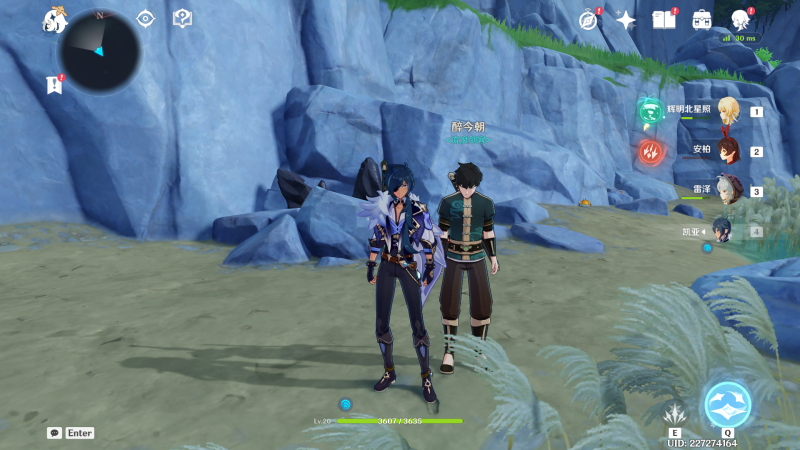Switch to party member 雷泽
Viewport: 800px width, 450px height.
tap(727, 190)
